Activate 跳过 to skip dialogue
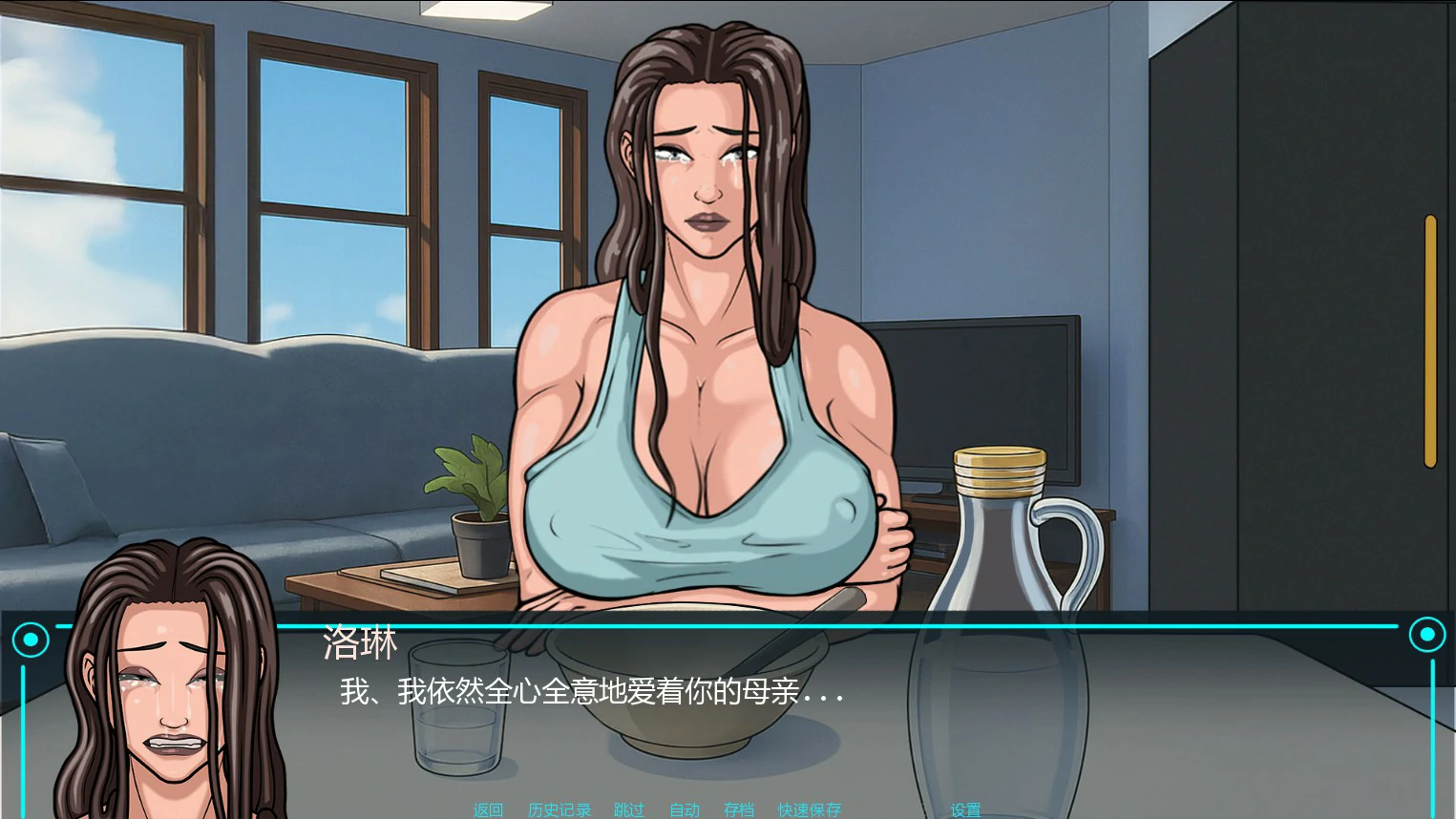This screenshot has height=819, width=1456. tap(628, 809)
